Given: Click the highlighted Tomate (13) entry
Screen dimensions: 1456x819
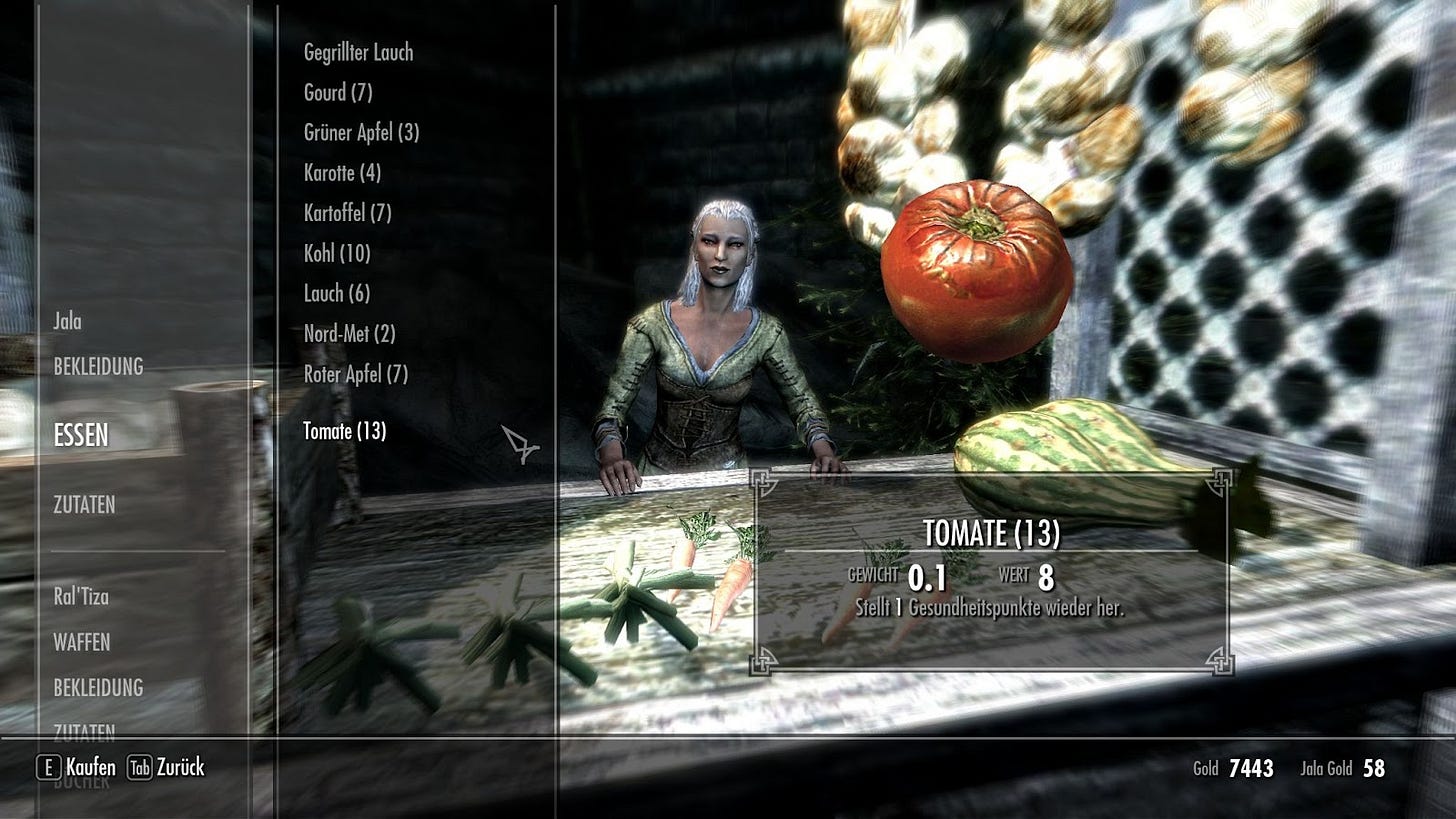Looking at the screenshot, I should coord(344,431).
